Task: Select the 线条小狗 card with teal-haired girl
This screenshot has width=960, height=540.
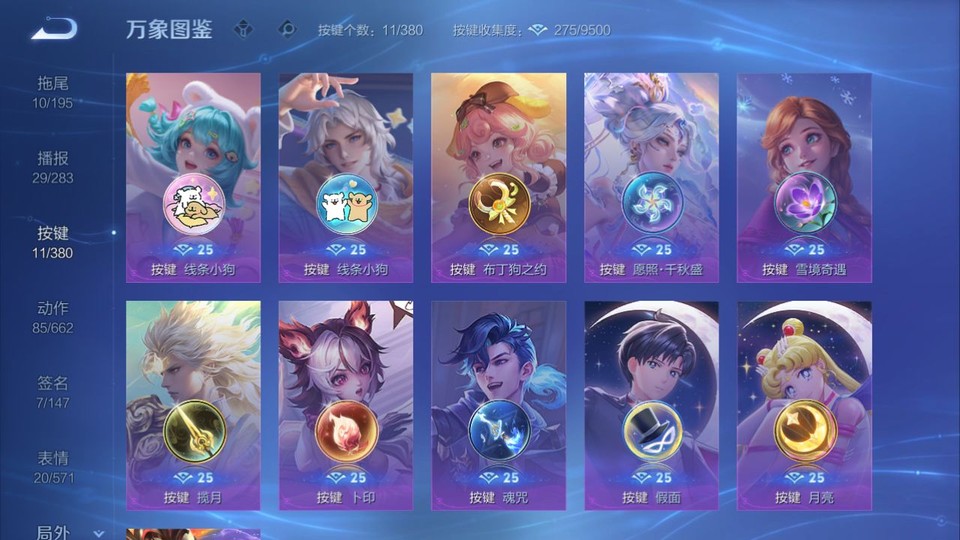Action: 193,177
